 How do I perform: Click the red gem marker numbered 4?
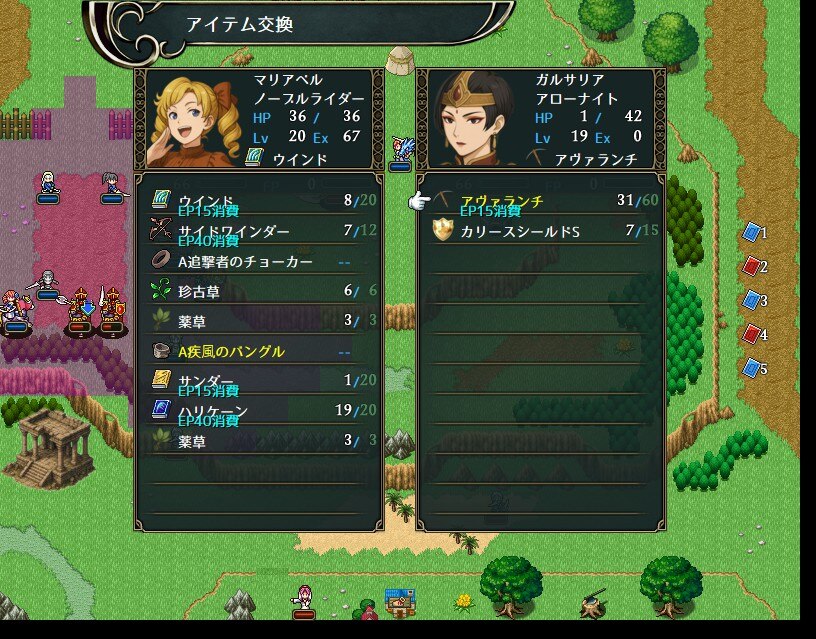coord(752,334)
